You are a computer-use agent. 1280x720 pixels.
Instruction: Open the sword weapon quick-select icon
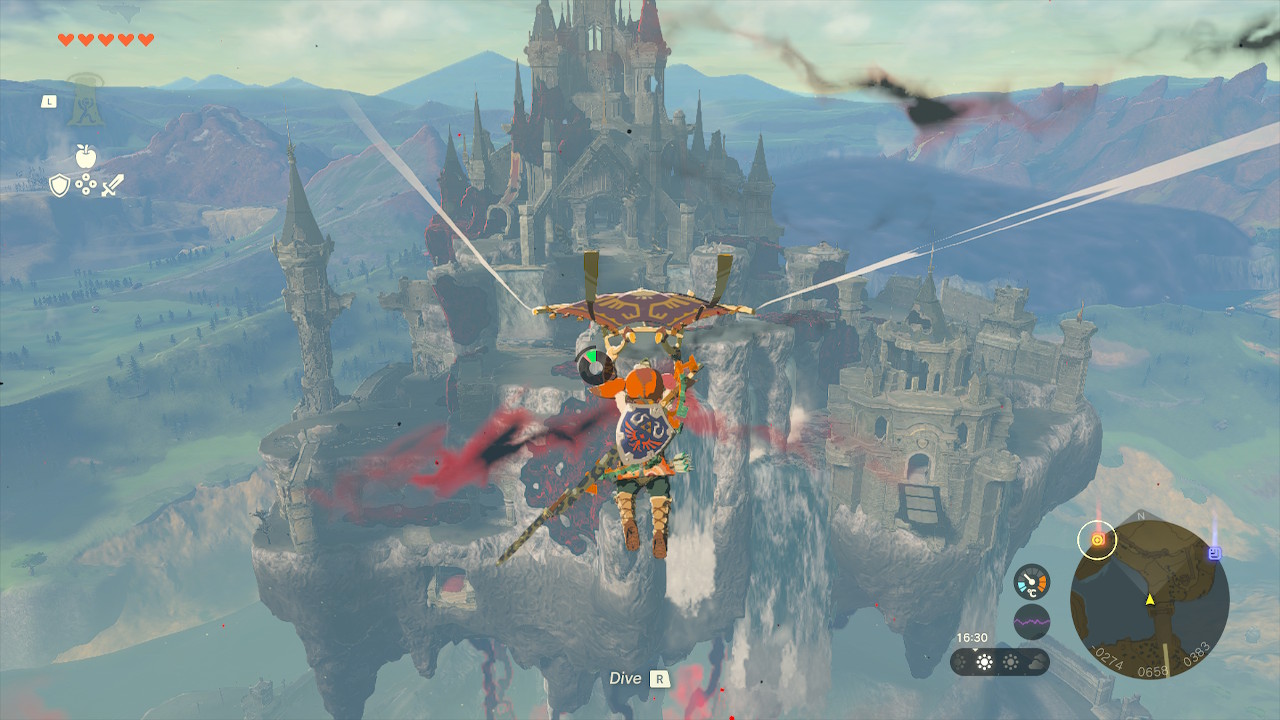click(x=111, y=185)
